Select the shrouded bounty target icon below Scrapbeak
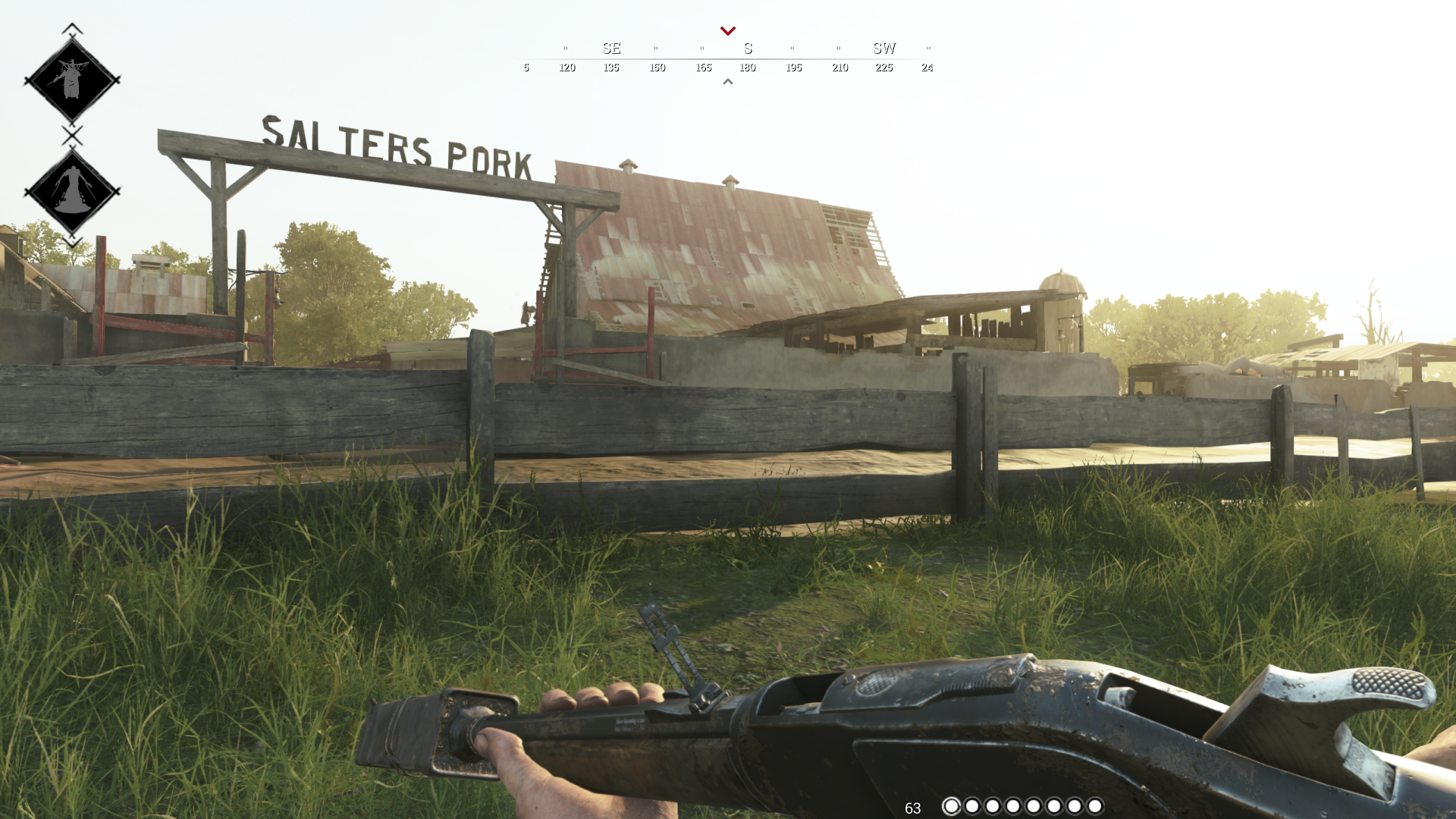Image resolution: width=1456 pixels, height=819 pixels. click(73, 190)
